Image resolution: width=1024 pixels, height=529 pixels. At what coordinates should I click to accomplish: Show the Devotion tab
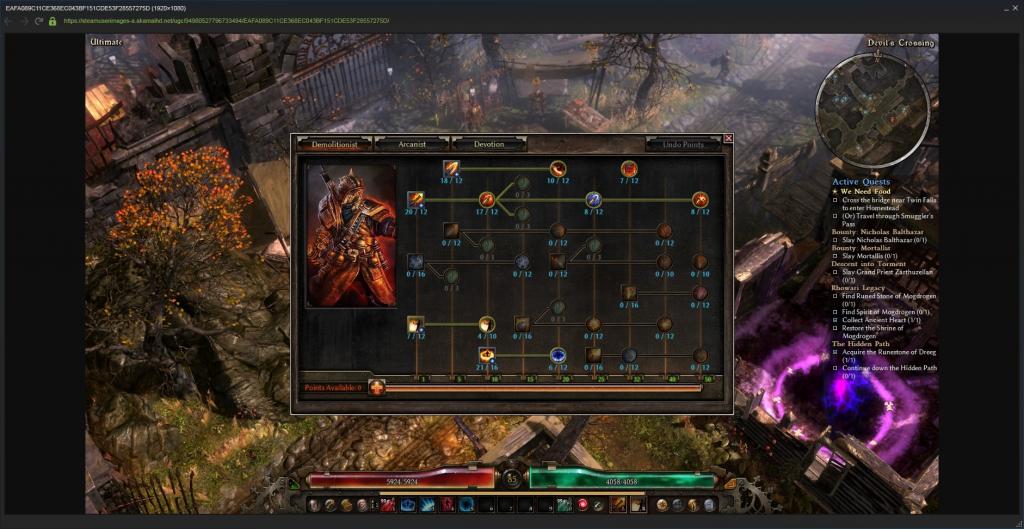coord(489,144)
